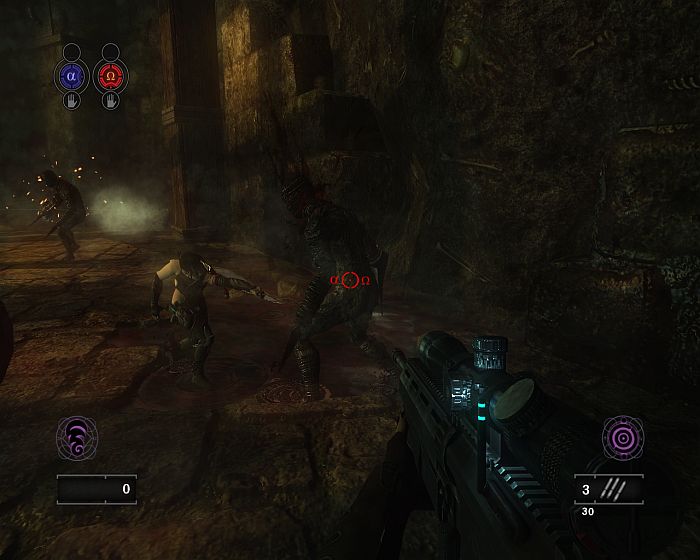The width and height of the screenshot is (700, 560).
Task: Click the hand icon under Alpha
Action: pos(71,100)
